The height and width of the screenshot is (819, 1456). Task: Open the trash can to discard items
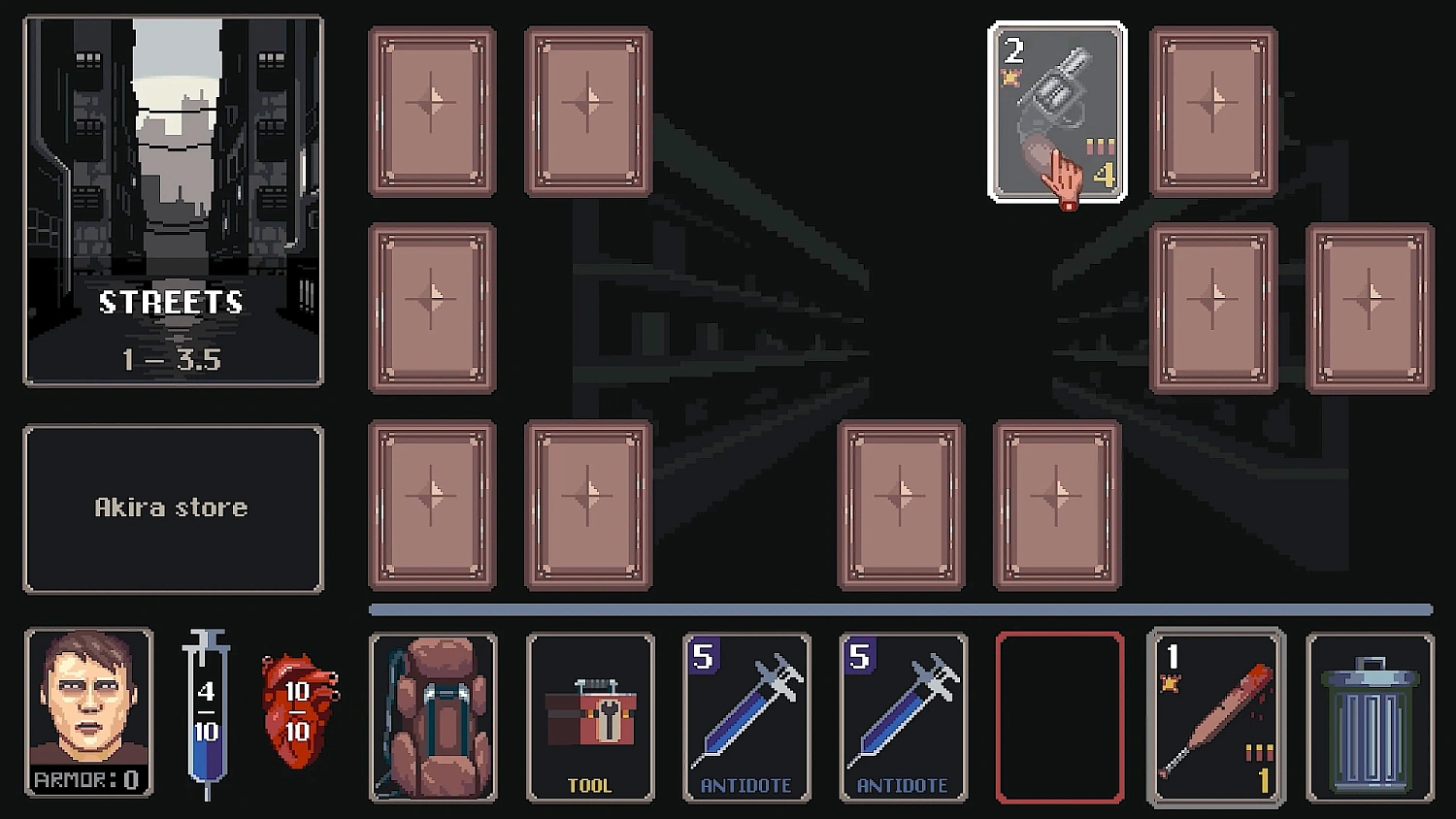1373,718
